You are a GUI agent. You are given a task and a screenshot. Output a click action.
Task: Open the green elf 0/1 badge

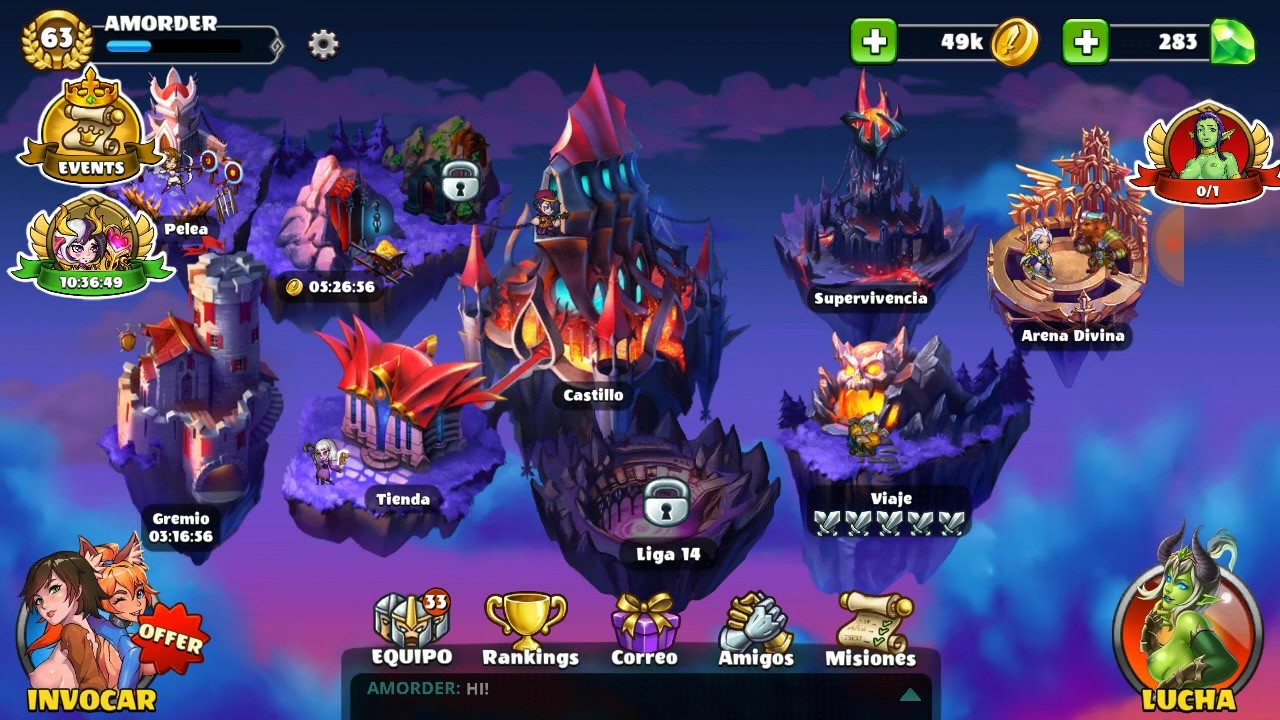click(1208, 150)
